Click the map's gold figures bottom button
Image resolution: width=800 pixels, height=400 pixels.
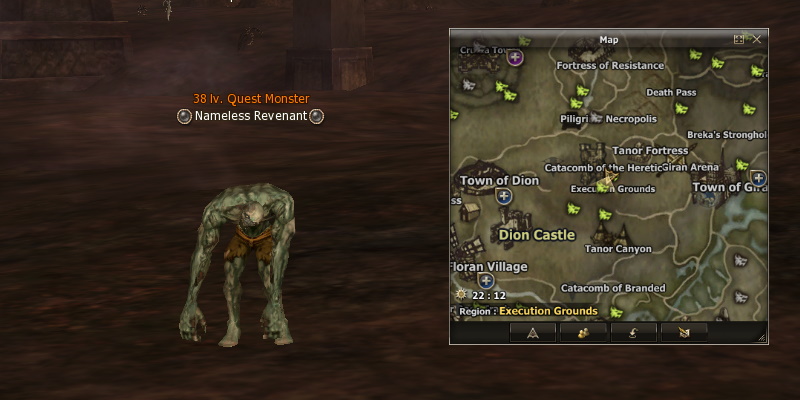tap(583, 332)
